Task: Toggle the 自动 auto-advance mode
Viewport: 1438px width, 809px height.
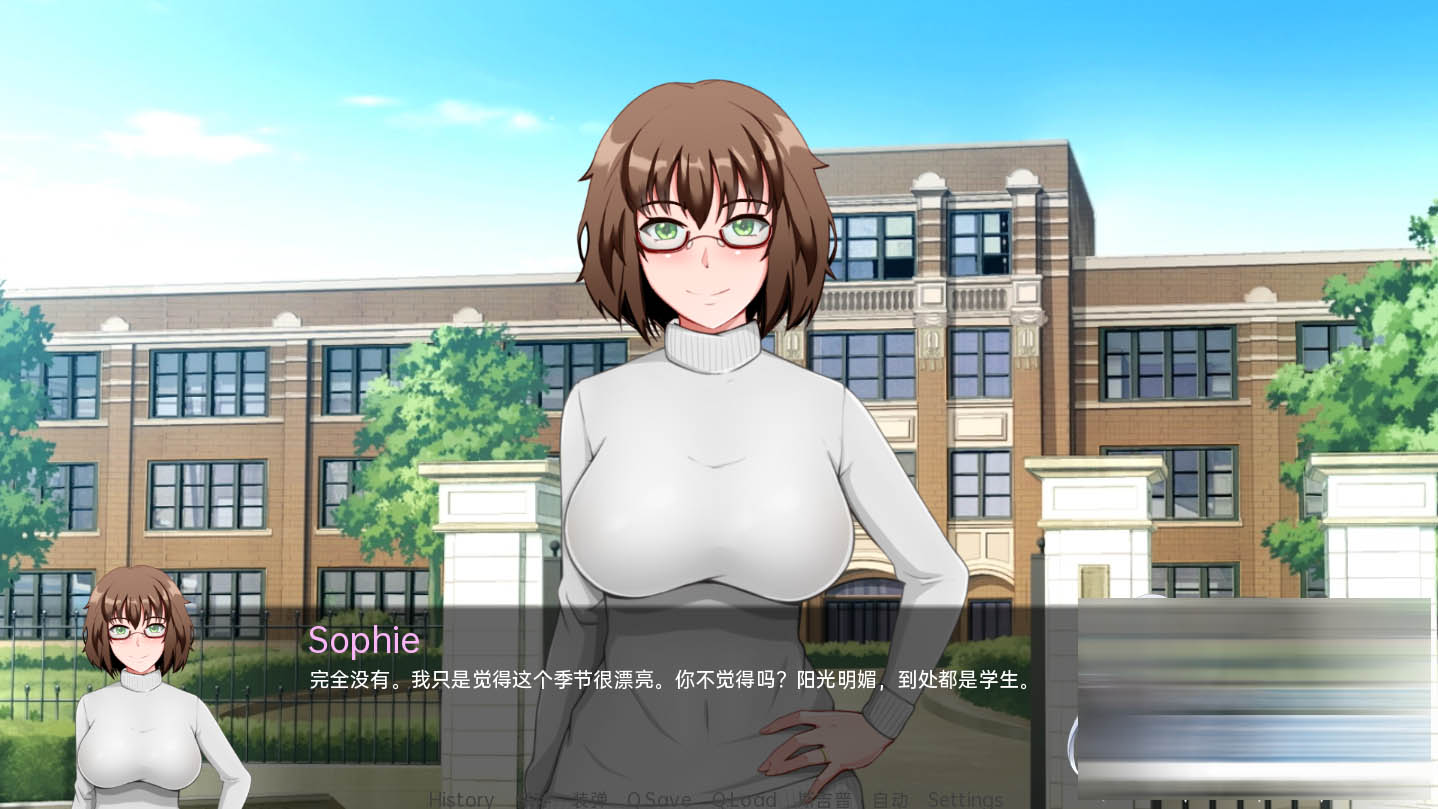Action: coord(890,799)
